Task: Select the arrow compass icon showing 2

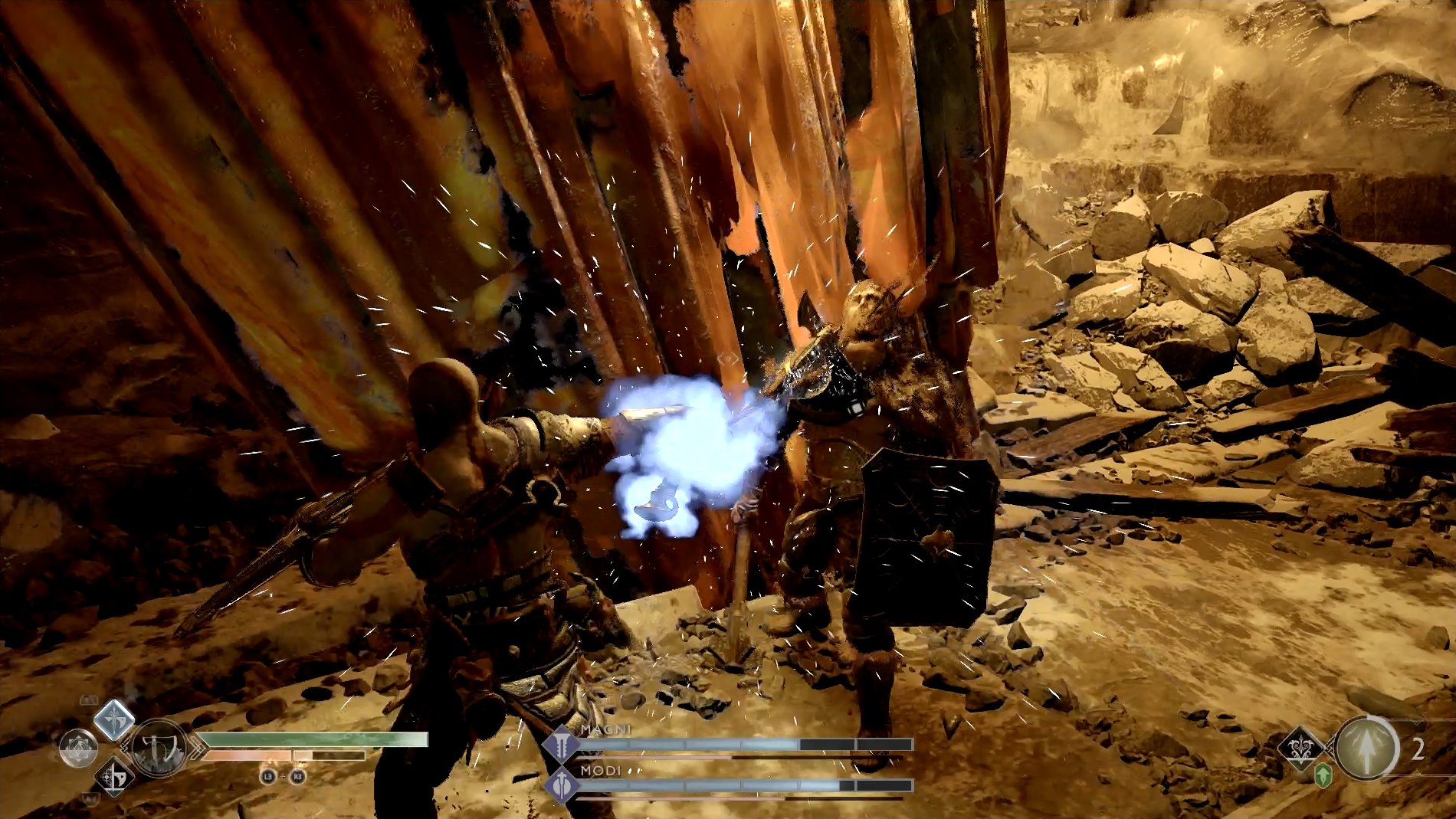Action: 1367,749
